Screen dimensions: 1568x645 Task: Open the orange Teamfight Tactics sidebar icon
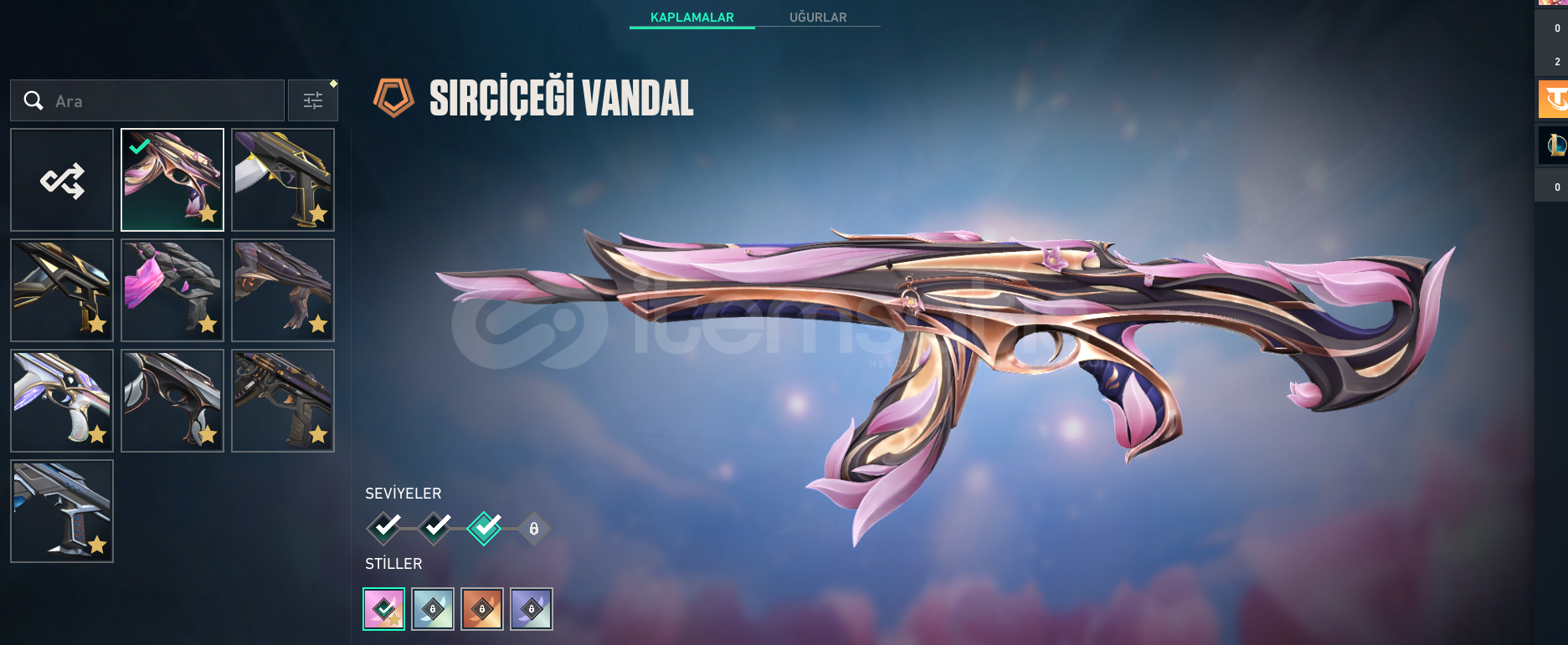[x=1554, y=100]
